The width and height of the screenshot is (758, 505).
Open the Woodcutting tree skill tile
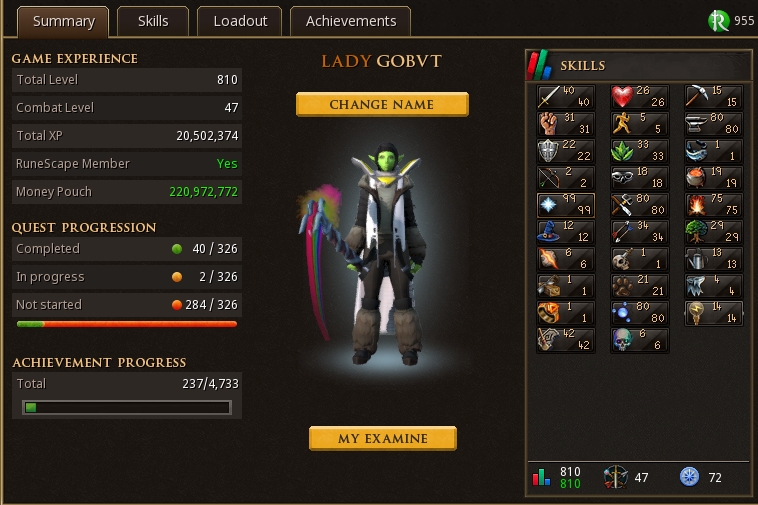coord(713,233)
